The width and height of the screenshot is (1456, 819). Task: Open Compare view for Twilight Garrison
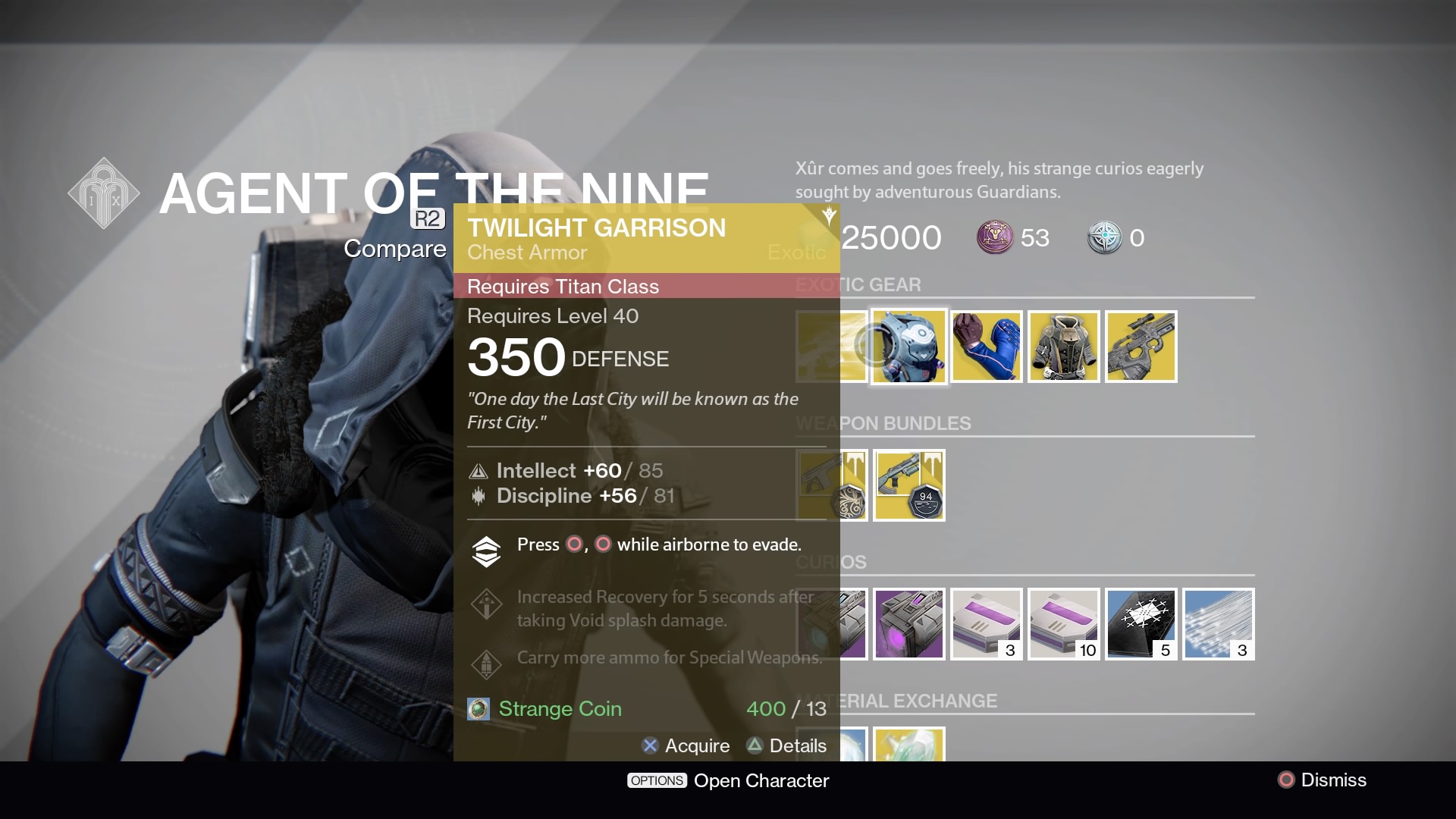[394, 248]
